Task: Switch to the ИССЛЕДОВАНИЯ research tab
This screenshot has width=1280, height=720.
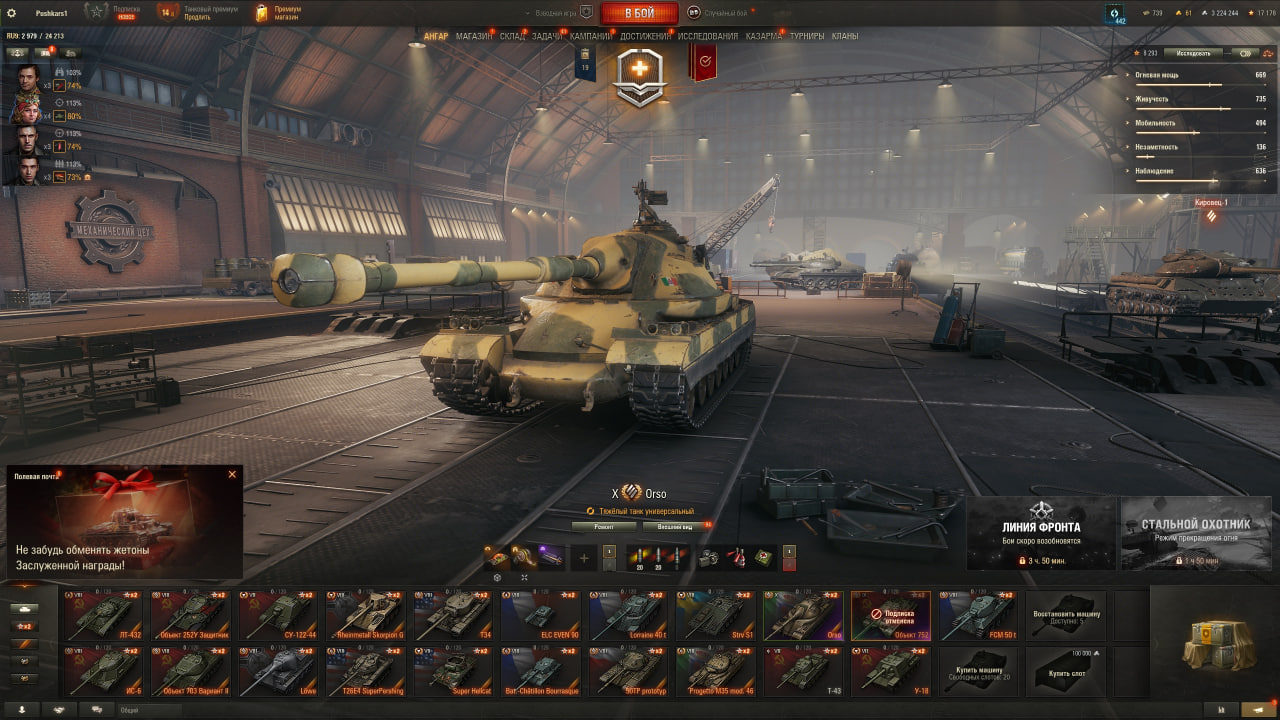Action: pos(708,36)
